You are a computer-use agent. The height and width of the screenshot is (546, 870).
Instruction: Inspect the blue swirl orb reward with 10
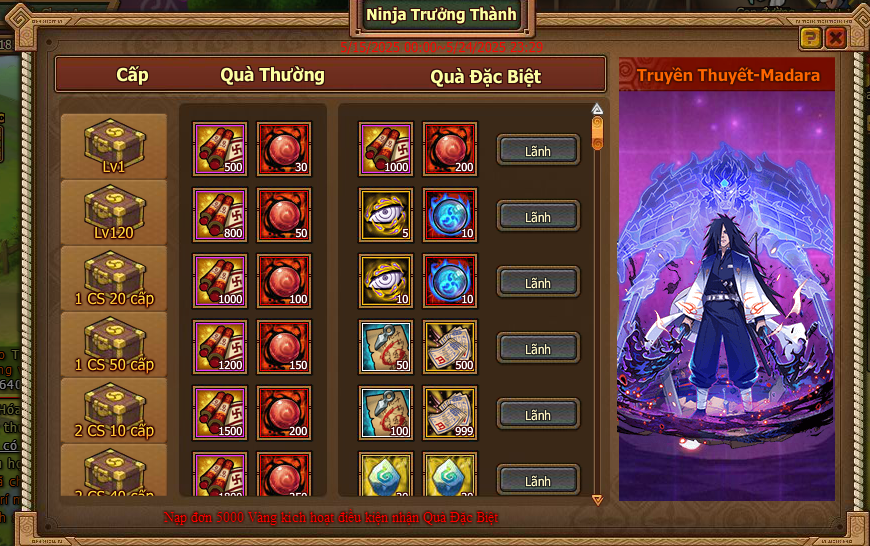pyautogui.click(x=450, y=215)
